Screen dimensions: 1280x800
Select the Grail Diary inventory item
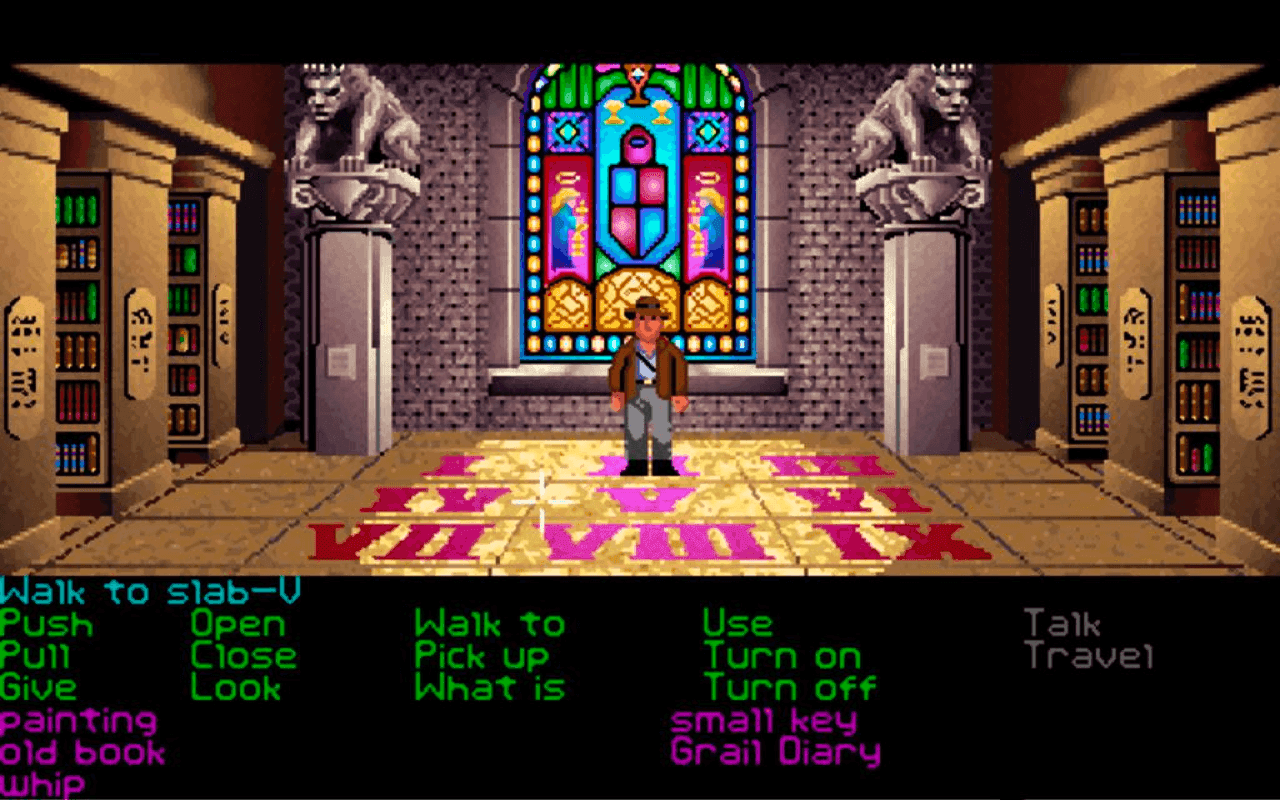(x=778, y=752)
